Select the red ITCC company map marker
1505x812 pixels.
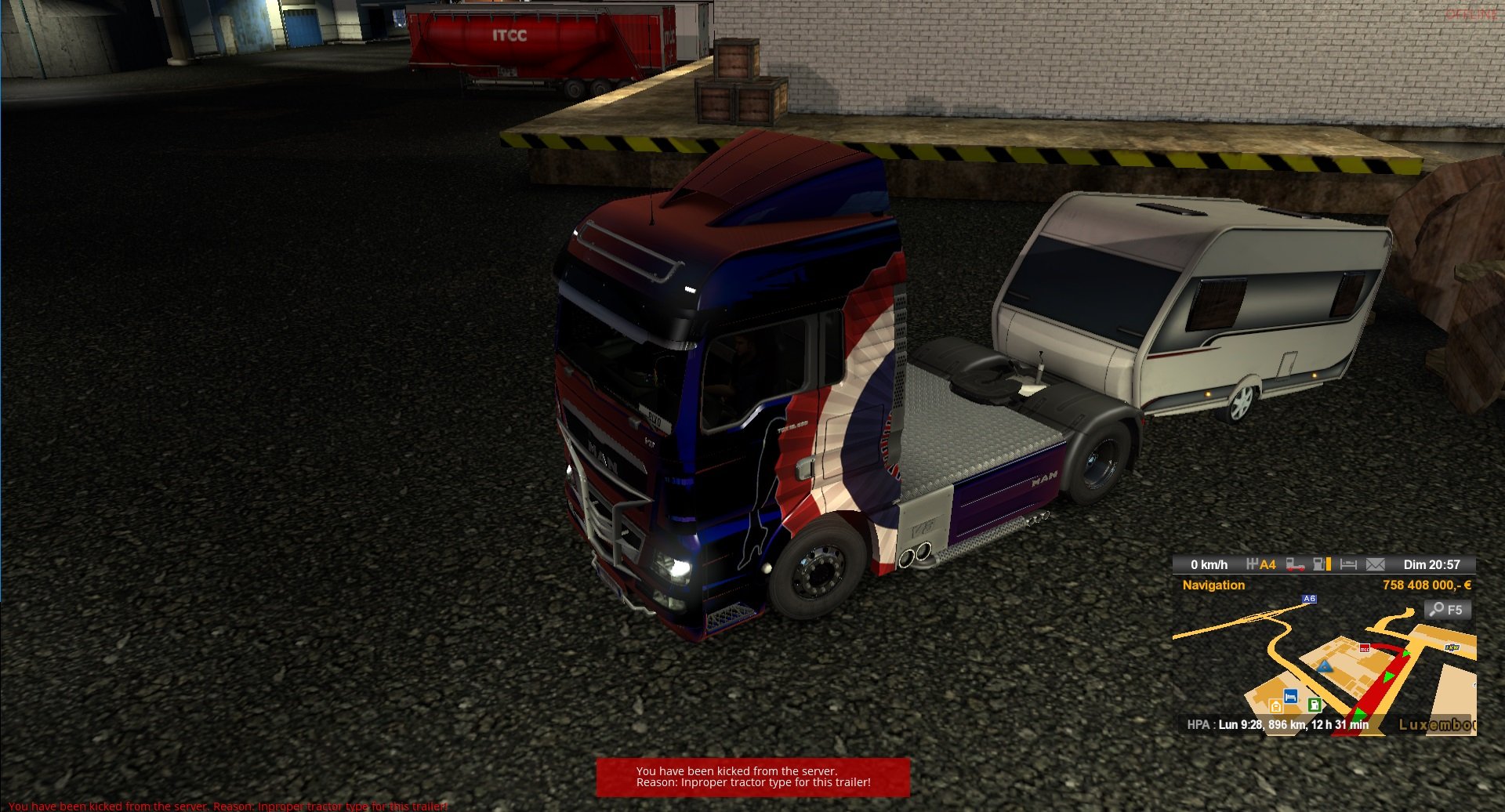[x=1365, y=648]
